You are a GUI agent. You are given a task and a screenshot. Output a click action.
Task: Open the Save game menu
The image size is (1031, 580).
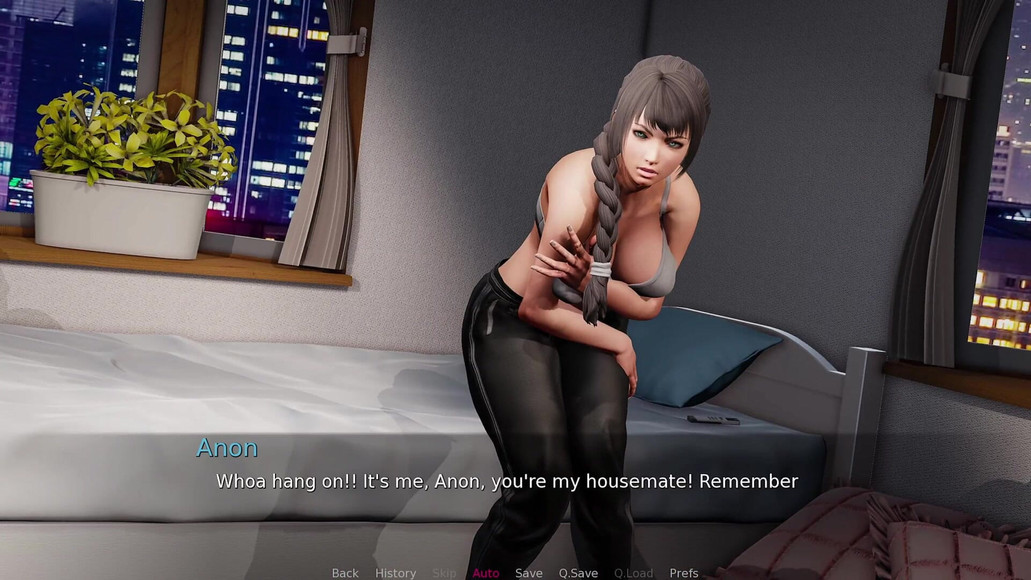click(x=529, y=573)
